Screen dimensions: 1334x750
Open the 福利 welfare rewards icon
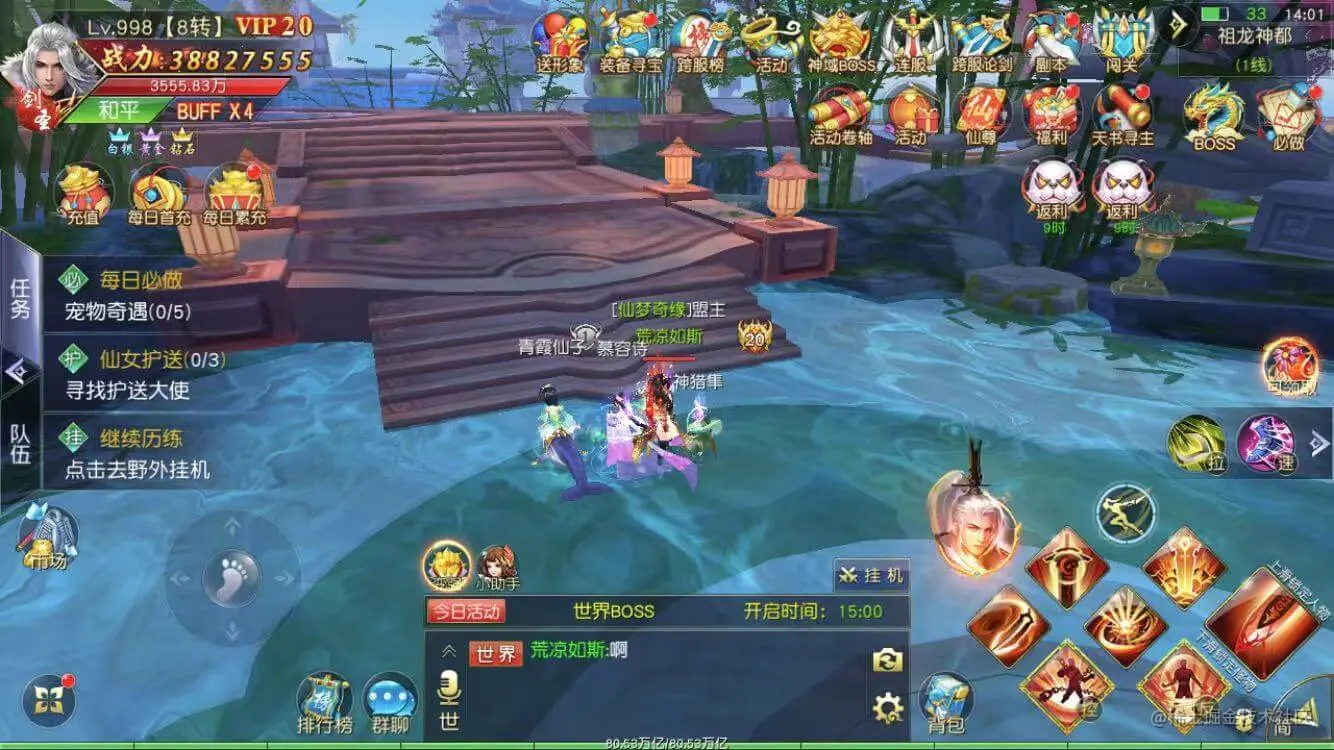point(1051,115)
